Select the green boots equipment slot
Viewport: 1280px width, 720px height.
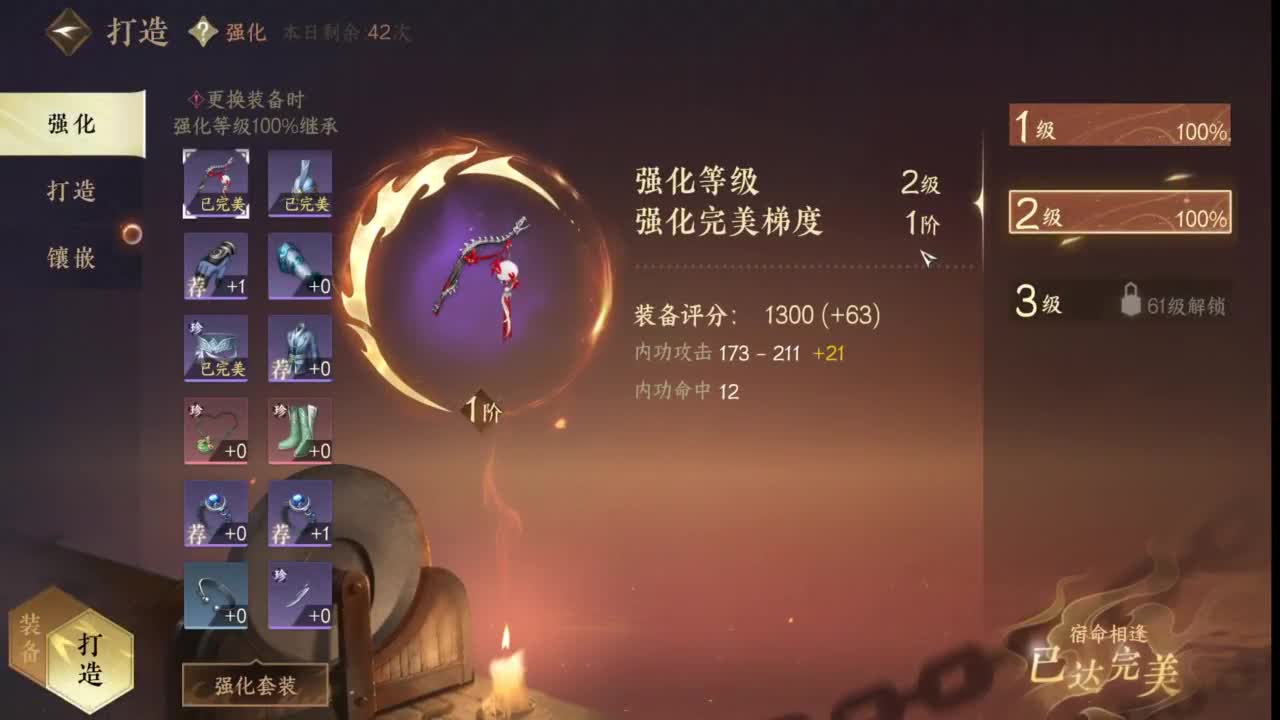tap(300, 432)
